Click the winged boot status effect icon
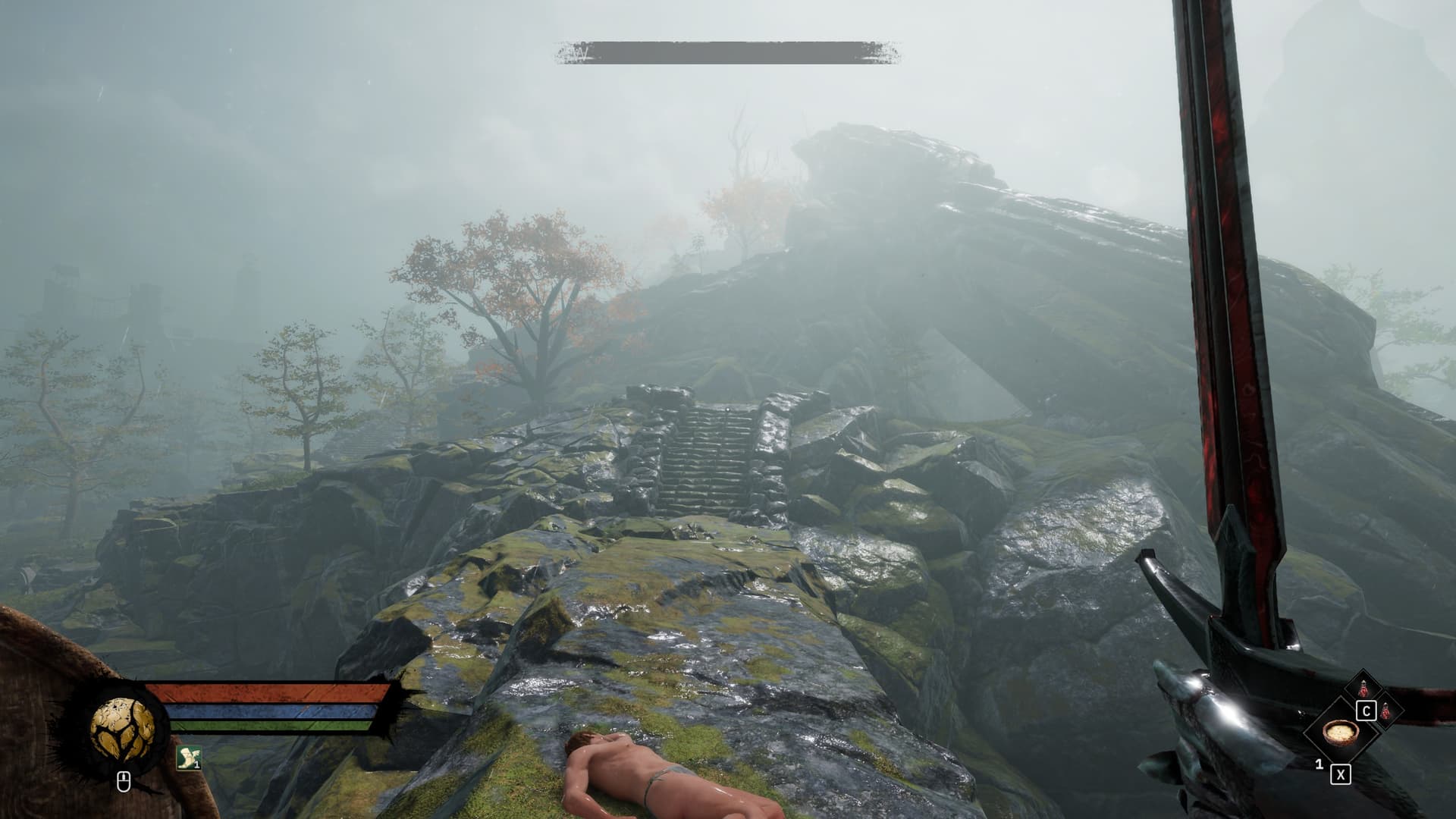The width and height of the screenshot is (1456, 819). coord(187,757)
